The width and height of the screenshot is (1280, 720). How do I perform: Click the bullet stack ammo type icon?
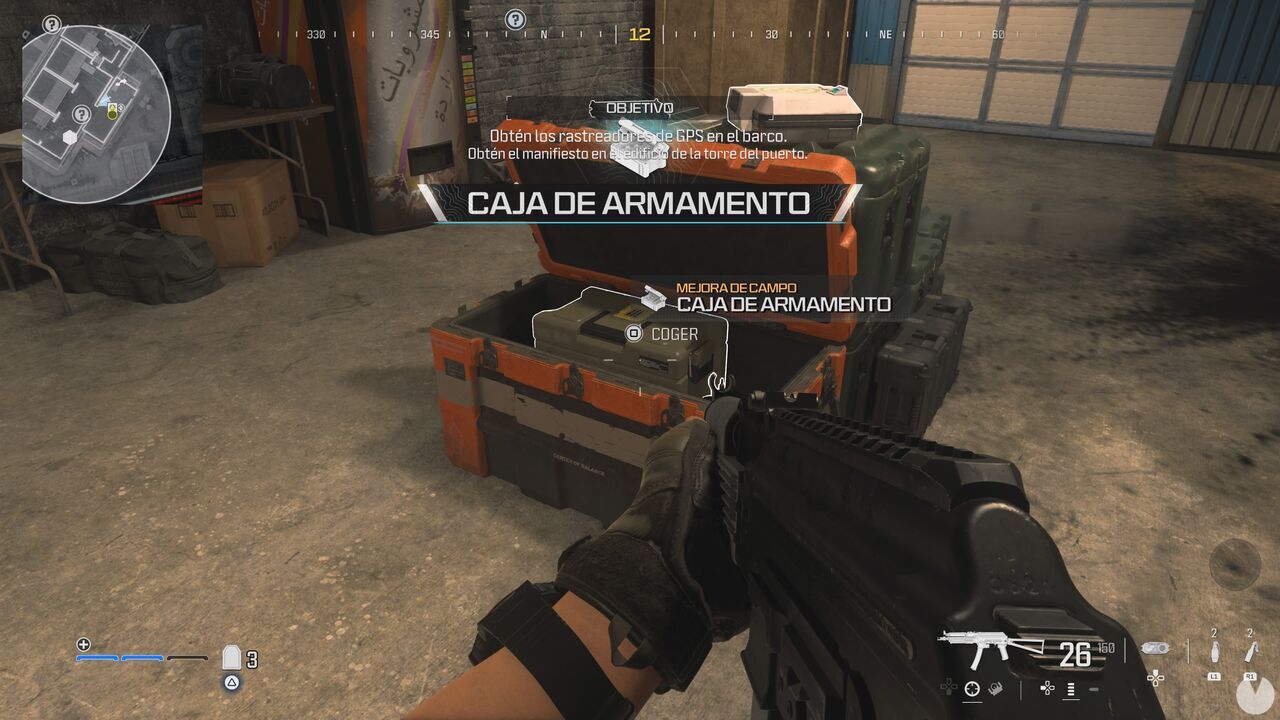(x=1070, y=690)
